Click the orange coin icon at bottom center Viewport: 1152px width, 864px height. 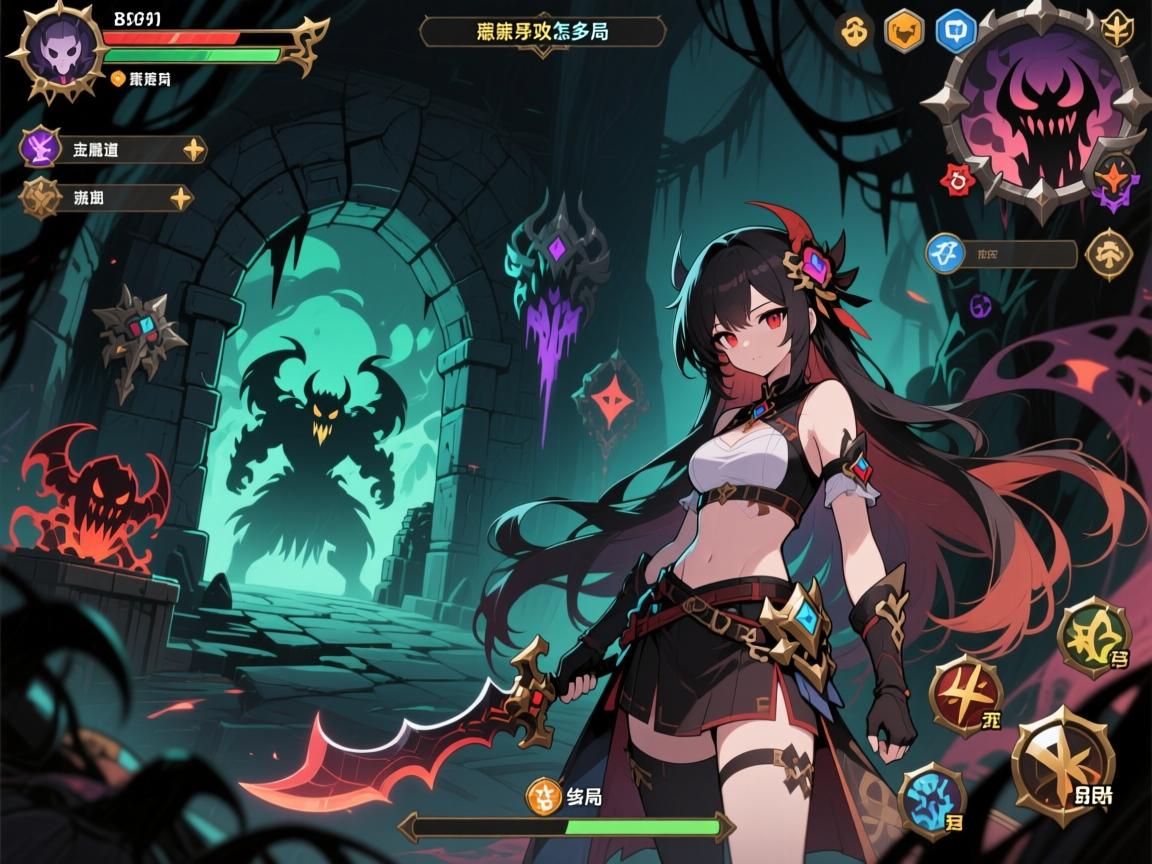pos(543,796)
